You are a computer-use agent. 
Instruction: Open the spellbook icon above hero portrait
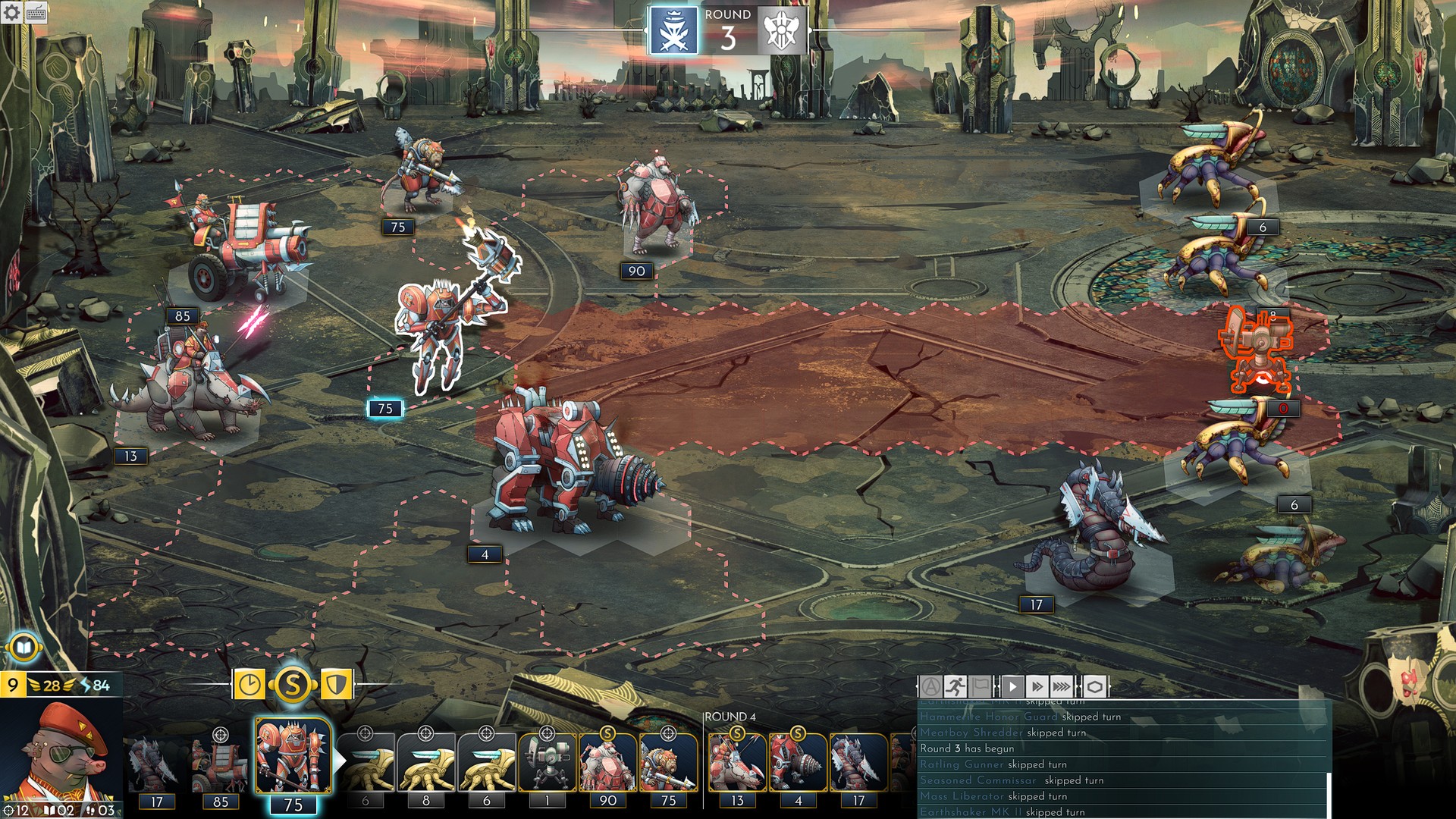24,648
